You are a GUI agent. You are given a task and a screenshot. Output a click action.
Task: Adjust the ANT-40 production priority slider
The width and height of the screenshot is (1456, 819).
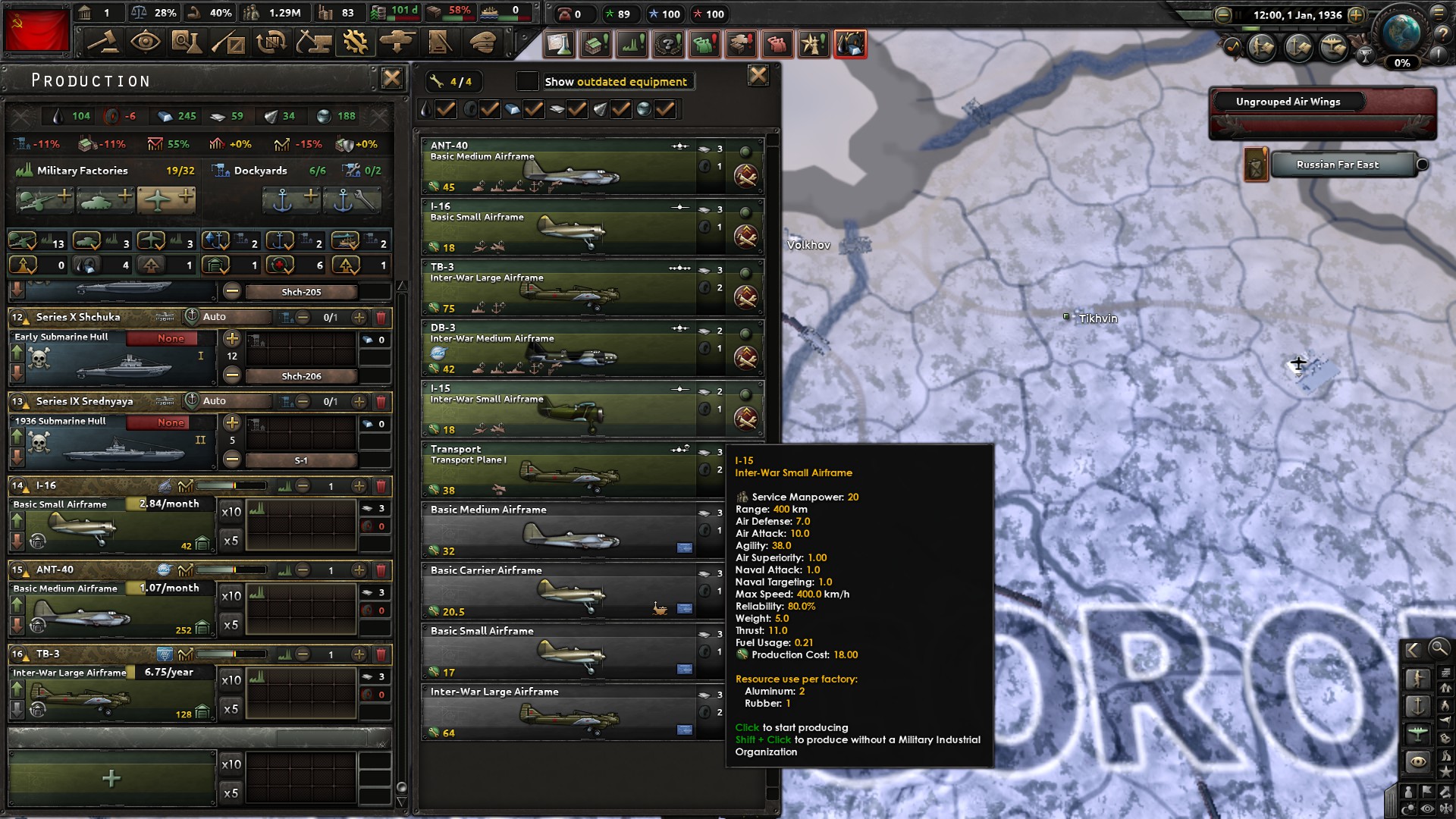pyautogui.click(x=235, y=571)
